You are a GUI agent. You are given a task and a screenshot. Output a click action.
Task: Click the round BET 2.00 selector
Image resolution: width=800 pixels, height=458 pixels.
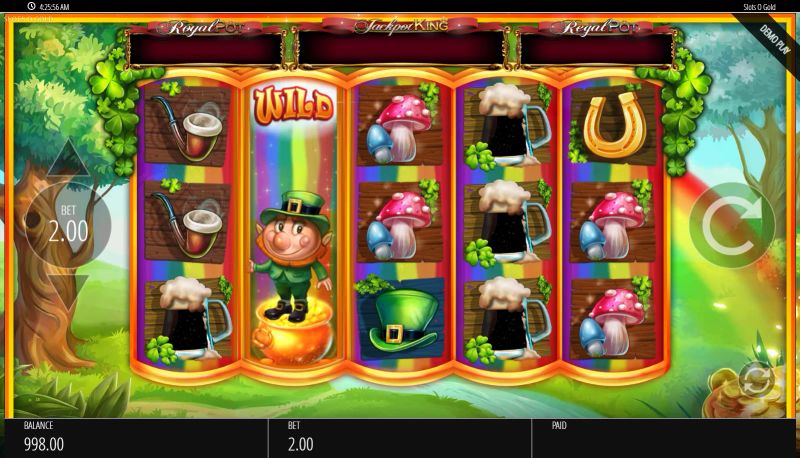coord(68,224)
